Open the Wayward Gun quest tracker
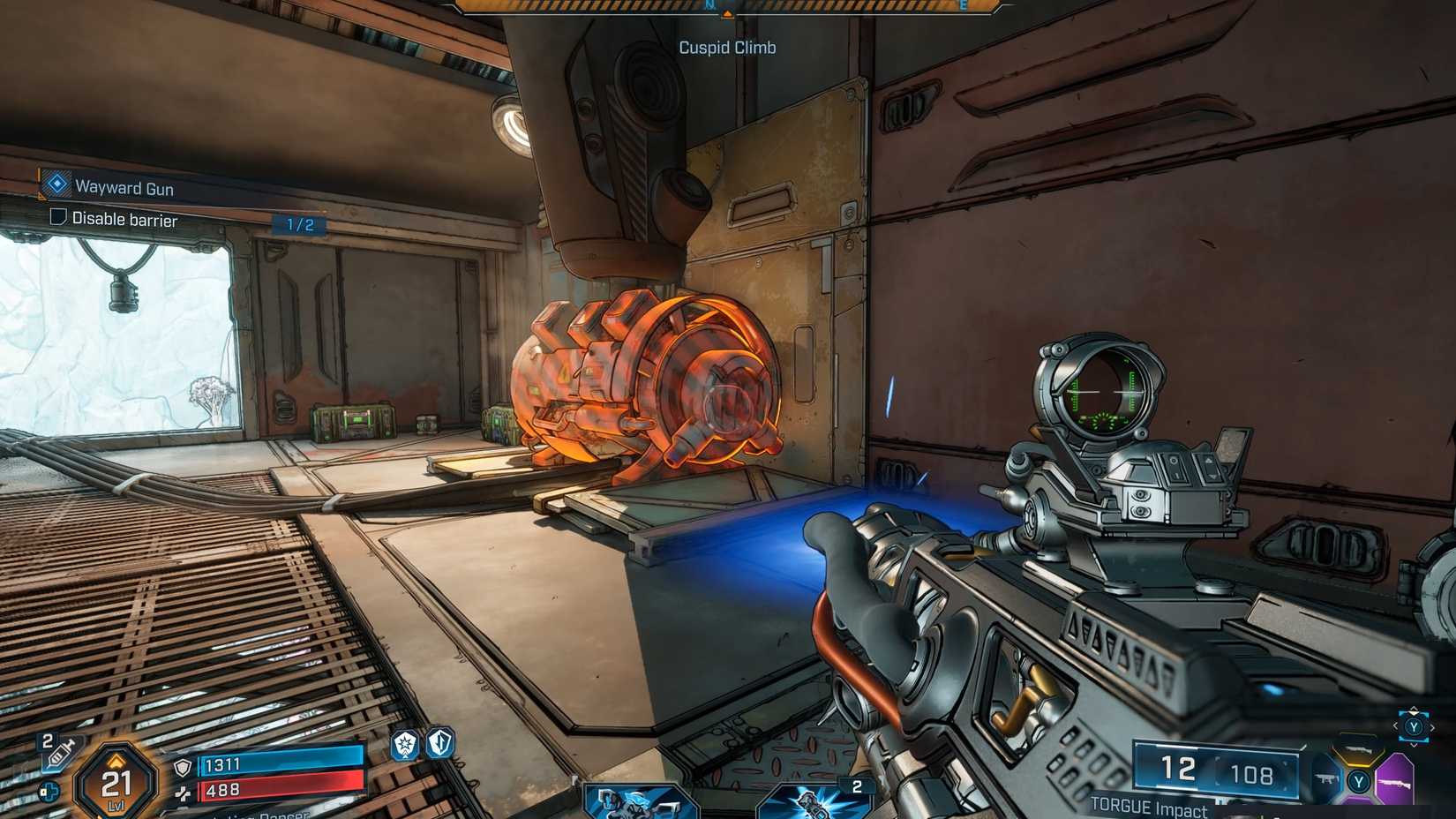1456x819 pixels. pos(123,187)
